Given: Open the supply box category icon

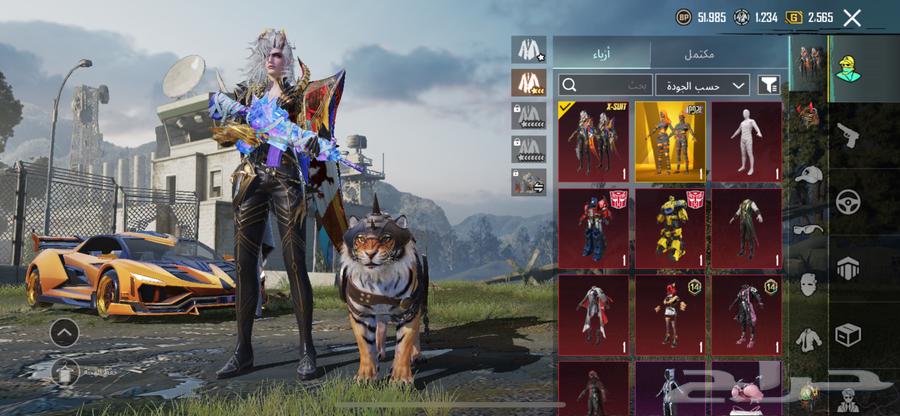Looking at the screenshot, I should (847, 335).
